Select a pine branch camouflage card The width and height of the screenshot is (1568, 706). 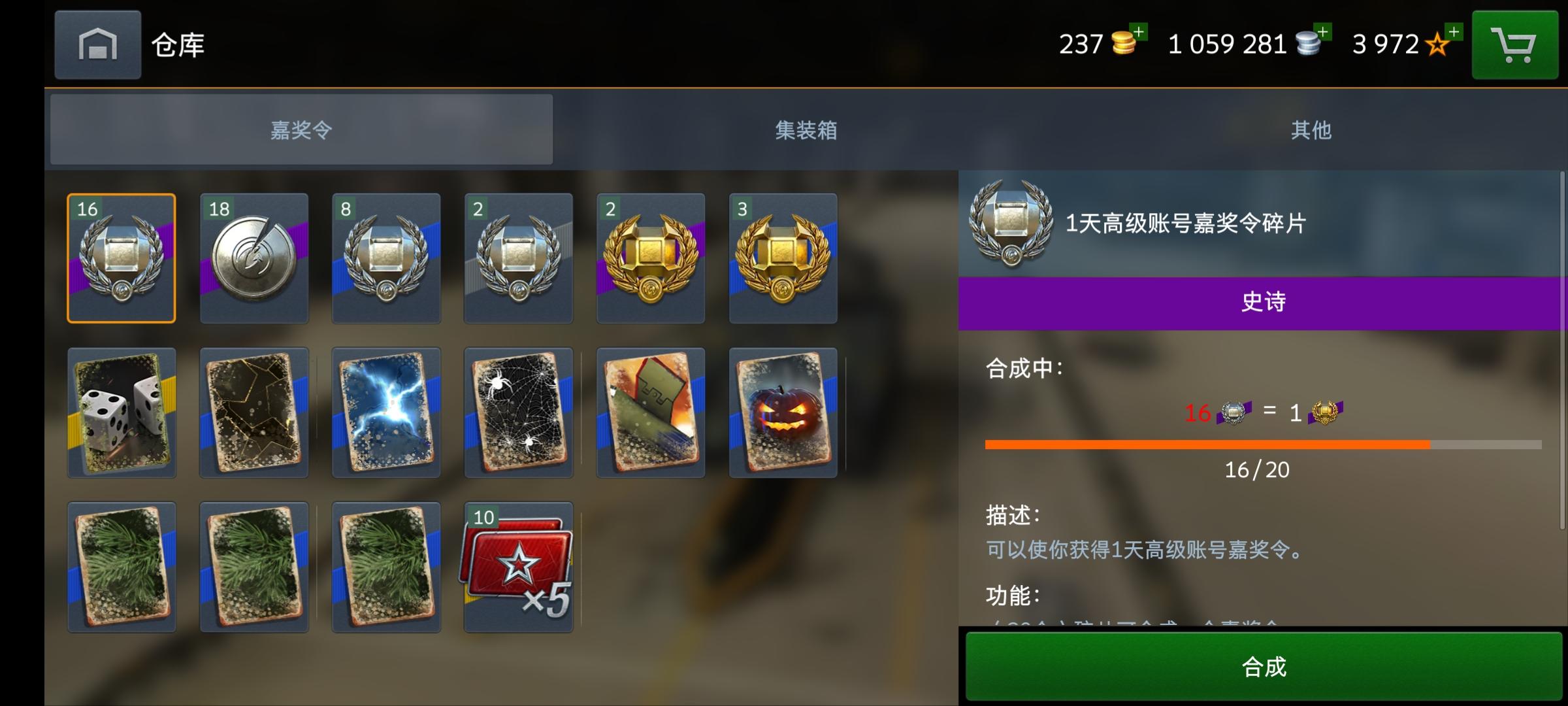tap(121, 567)
